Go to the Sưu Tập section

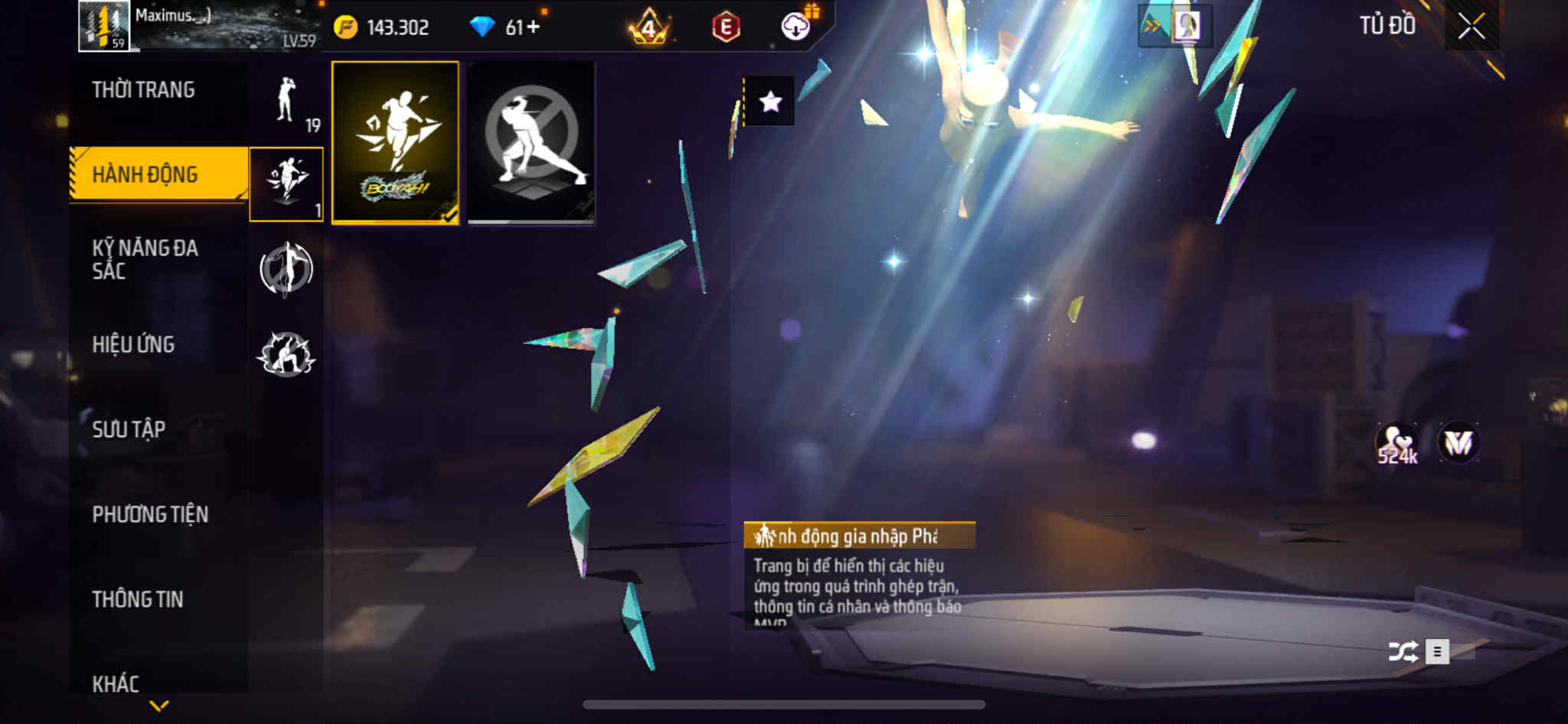(x=129, y=429)
